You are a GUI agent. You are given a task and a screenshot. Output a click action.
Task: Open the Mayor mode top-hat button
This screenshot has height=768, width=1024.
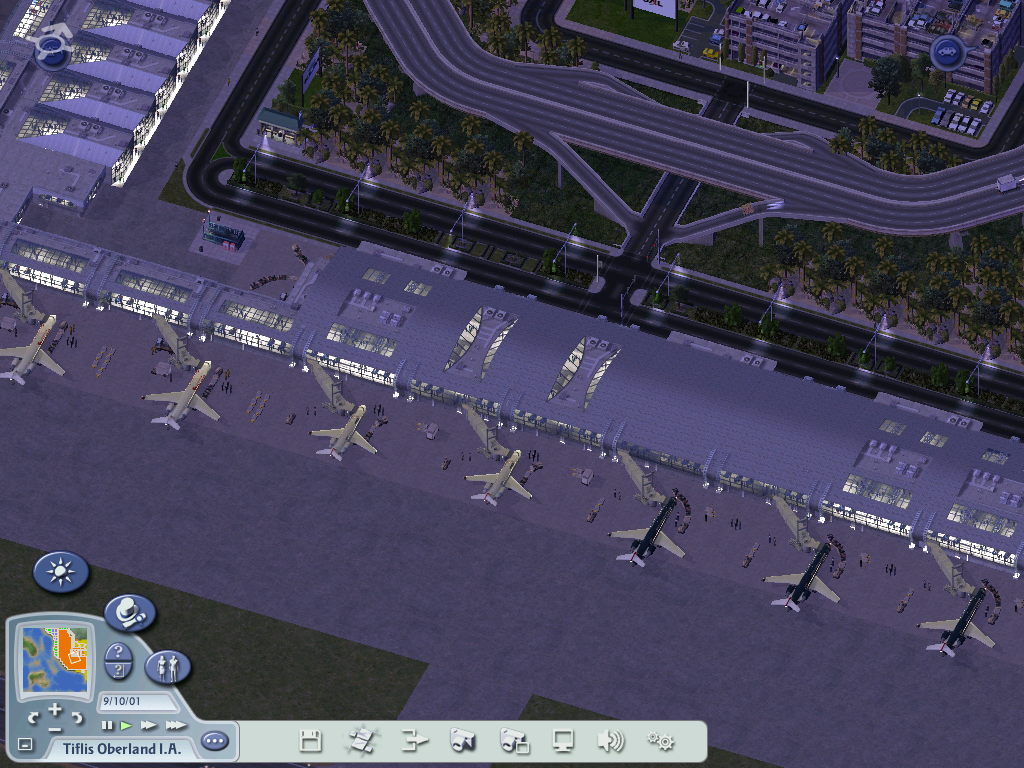tap(129, 612)
